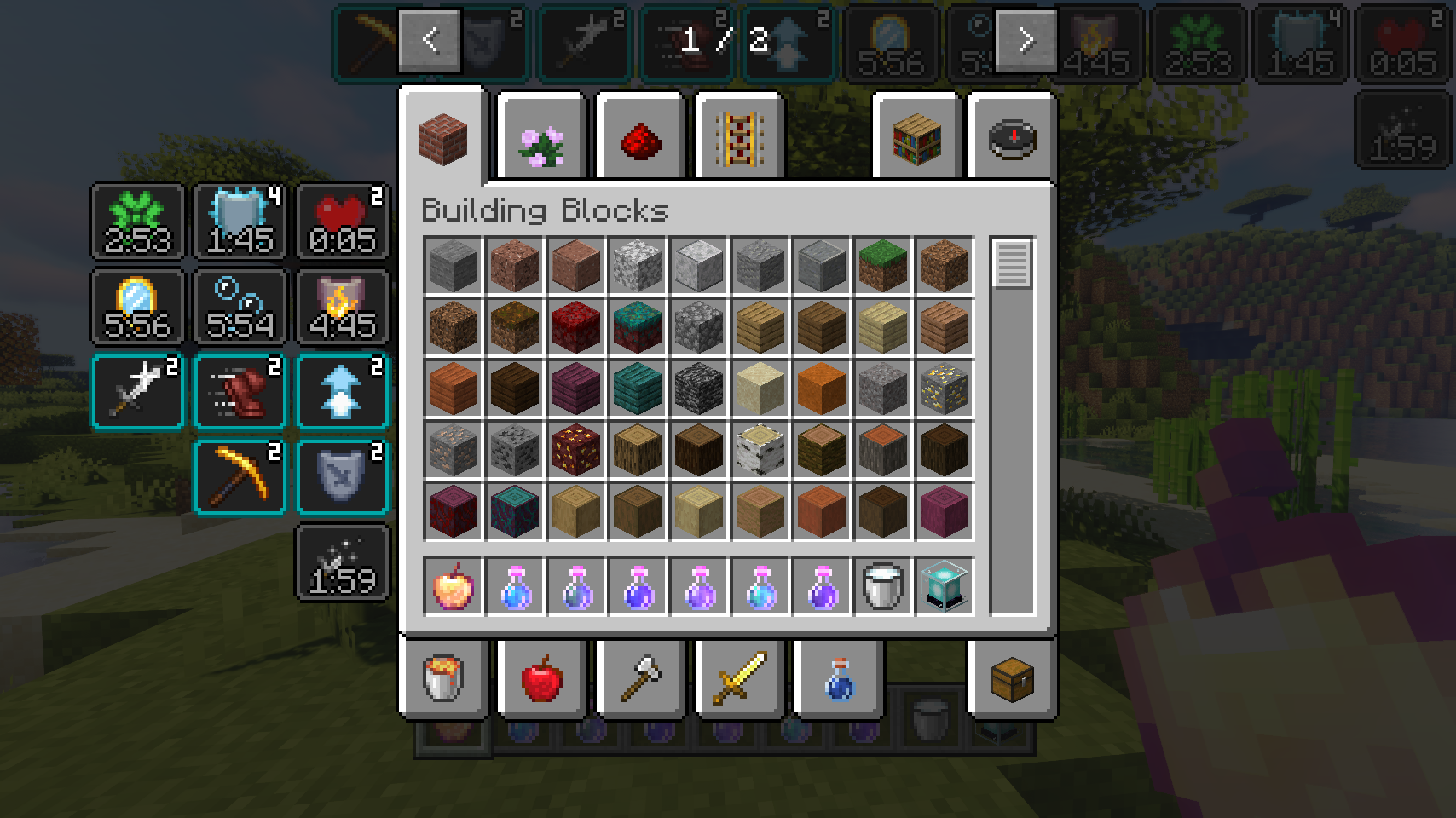This screenshot has height=818, width=1456.
Task: Open the Redstone dust tab
Action: point(641,138)
